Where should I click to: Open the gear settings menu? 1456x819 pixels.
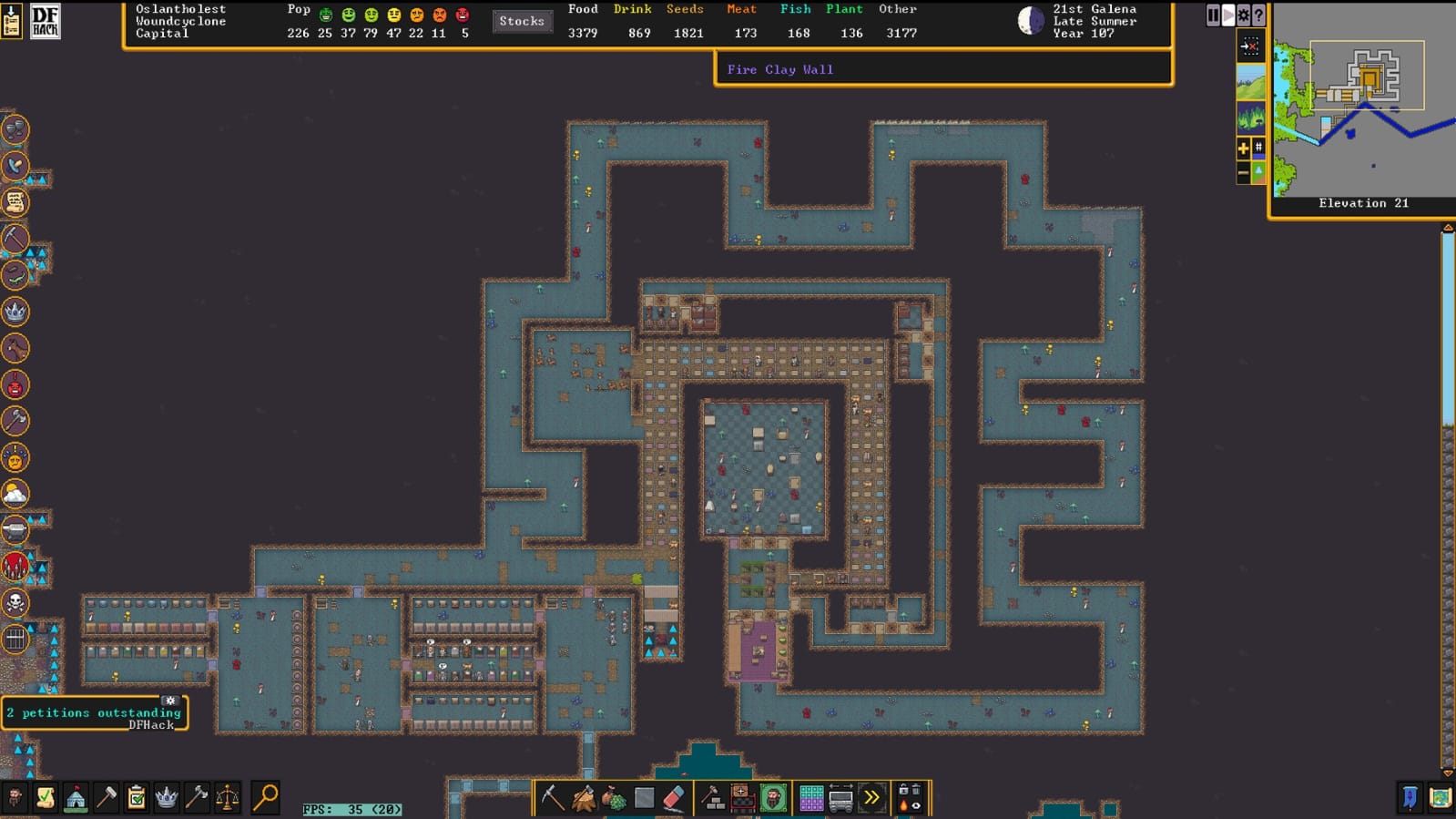click(1243, 15)
